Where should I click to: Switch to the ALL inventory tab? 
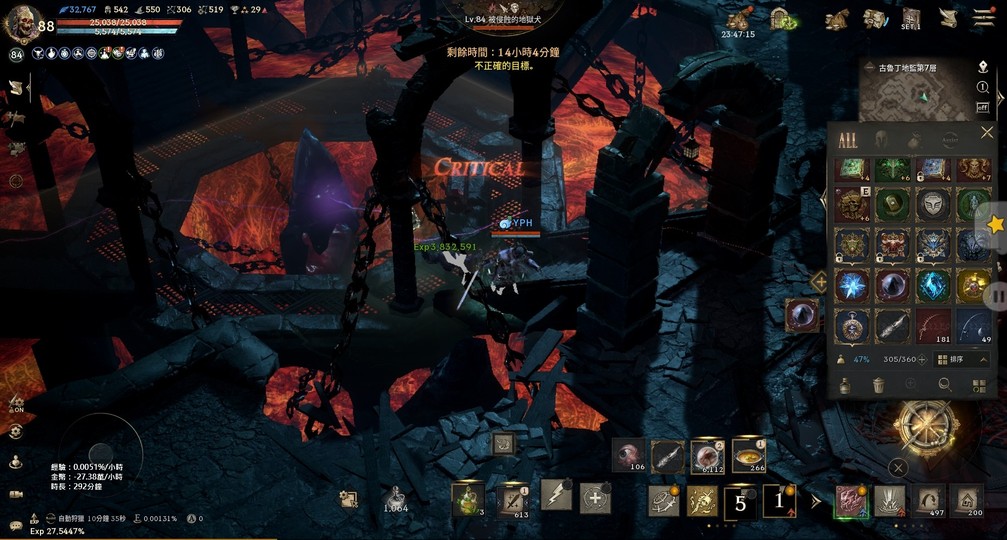pos(848,139)
